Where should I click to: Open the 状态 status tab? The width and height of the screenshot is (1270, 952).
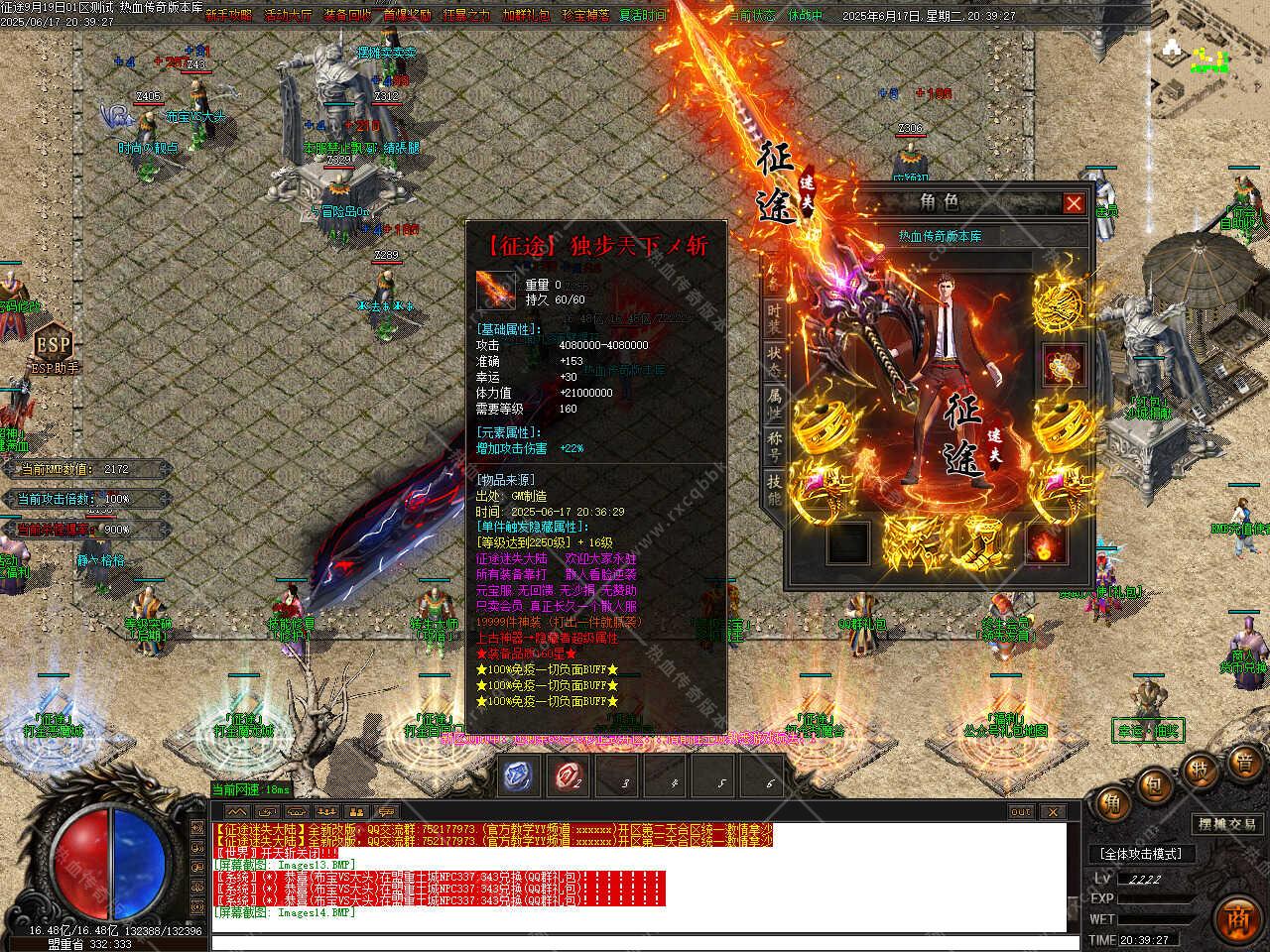click(x=774, y=361)
